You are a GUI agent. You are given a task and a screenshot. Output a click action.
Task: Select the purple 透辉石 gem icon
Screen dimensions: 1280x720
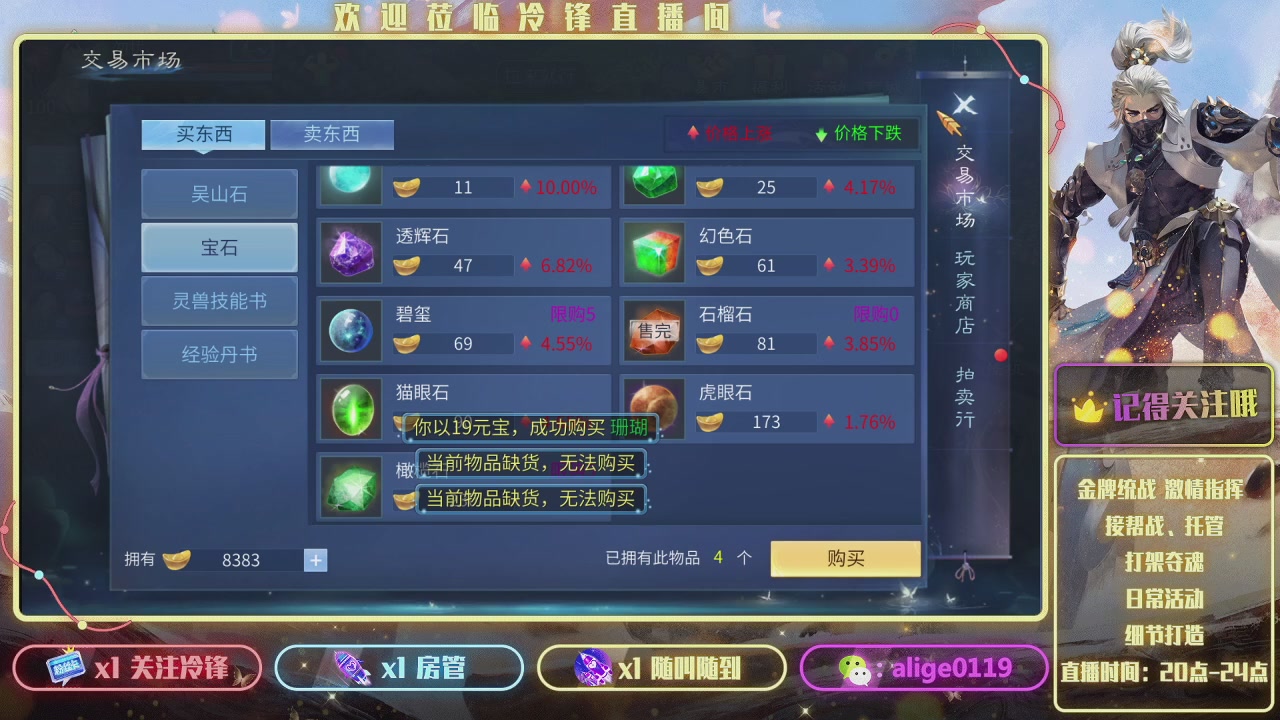[350, 253]
